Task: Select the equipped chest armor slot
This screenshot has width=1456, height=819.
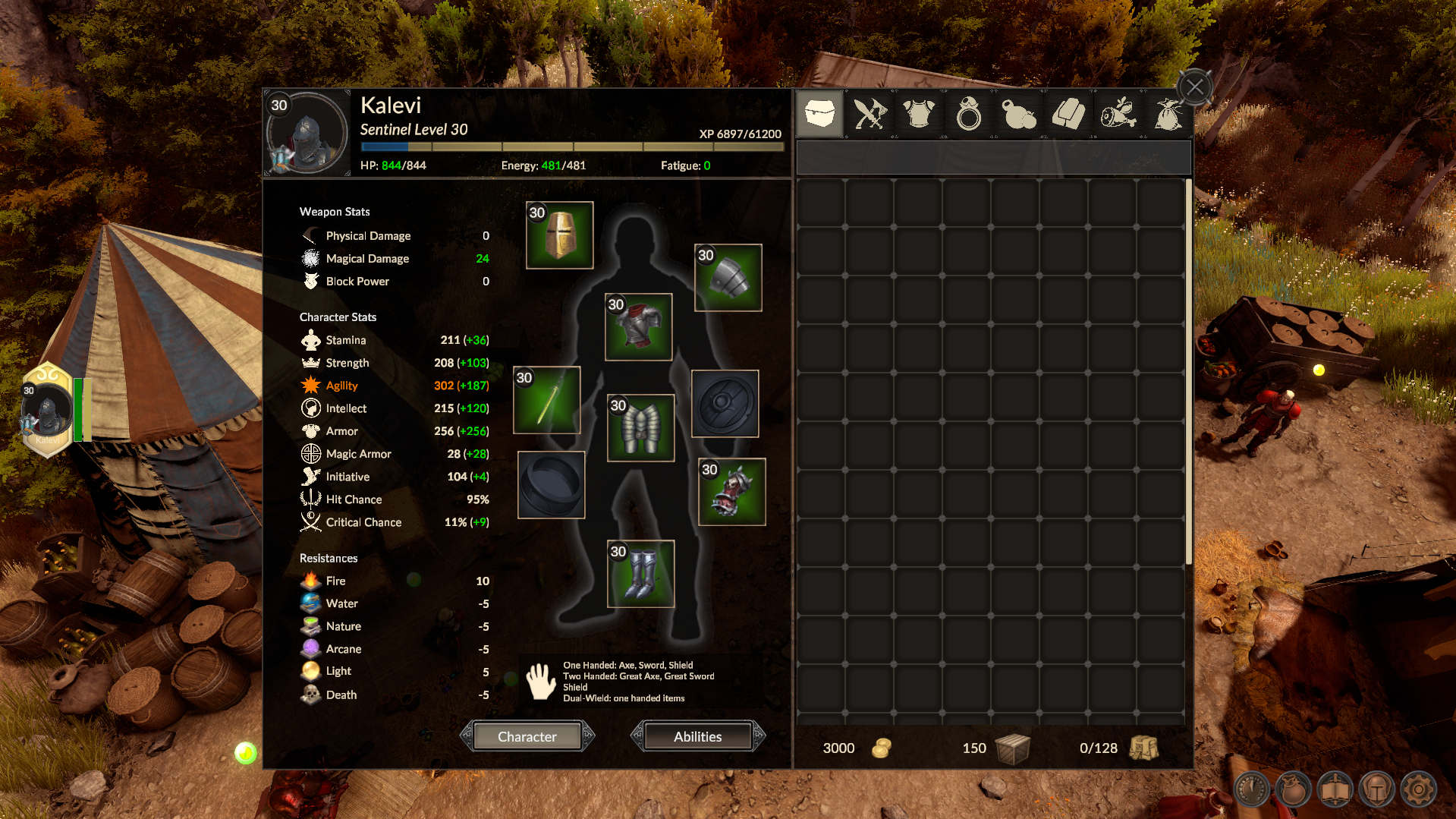Action: coord(639,327)
